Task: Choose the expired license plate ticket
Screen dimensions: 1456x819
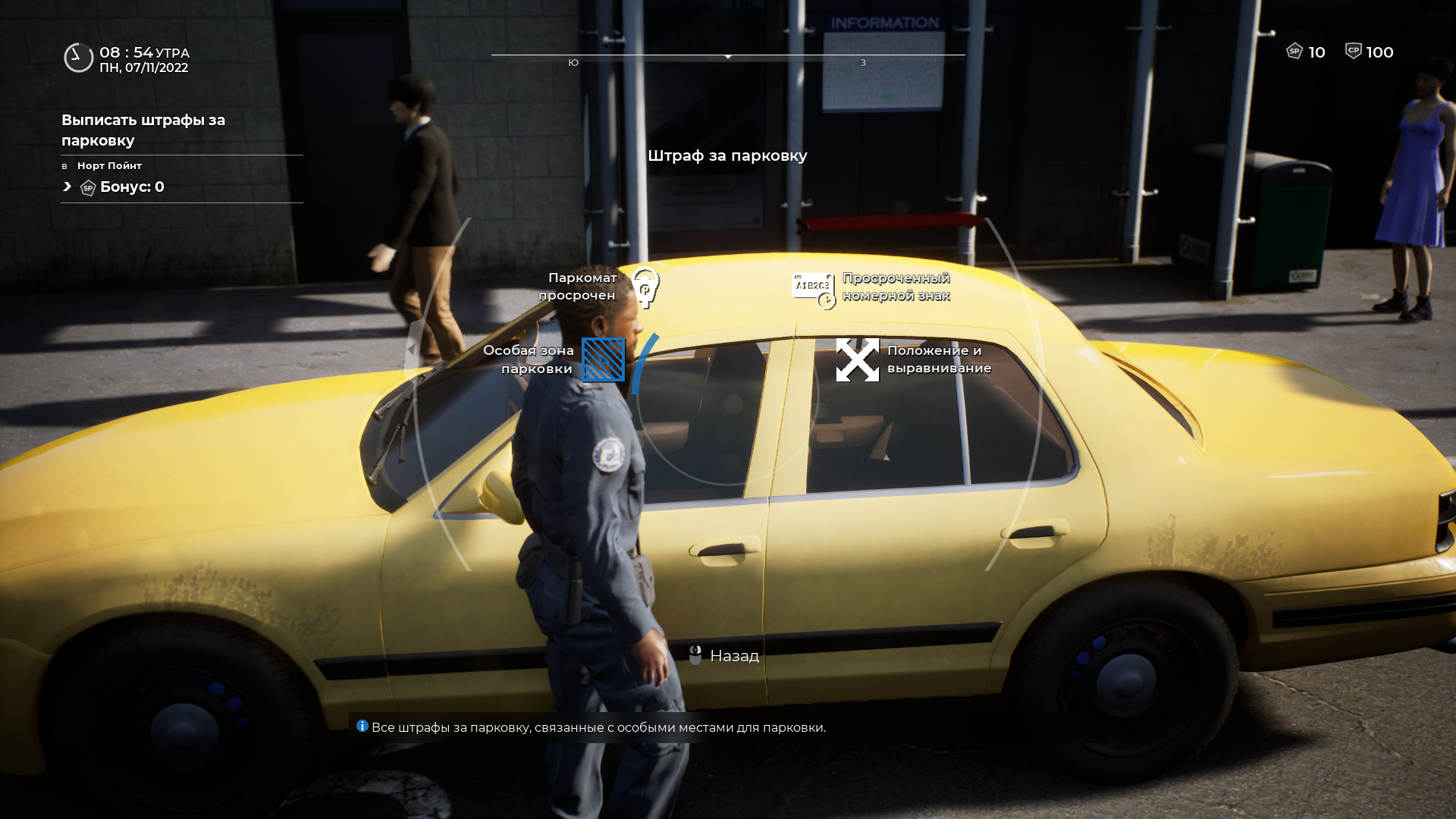Action: pos(813,289)
